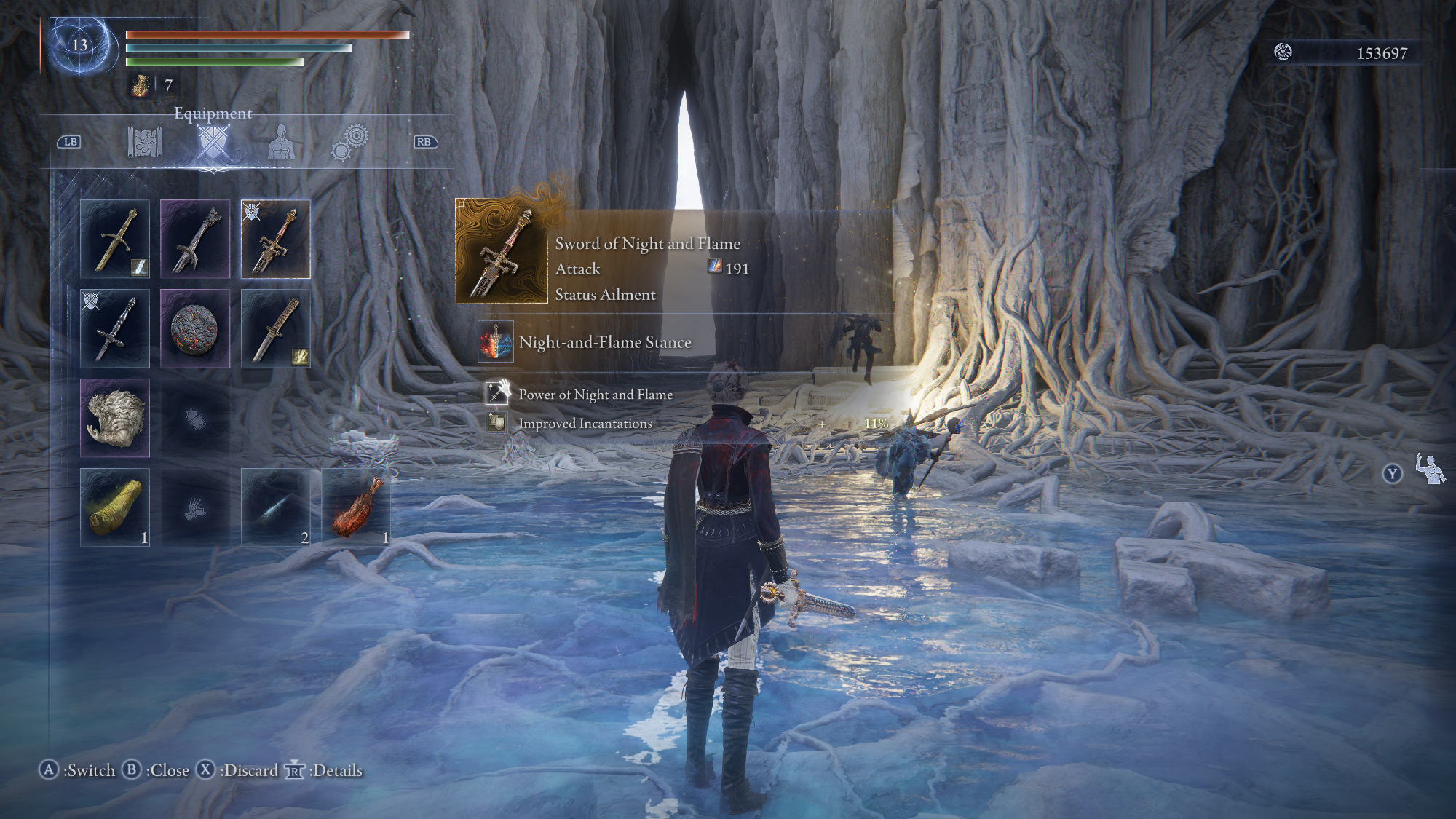Open the gears settings tab
The width and height of the screenshot is (1456, 819).
click(350, 142)
